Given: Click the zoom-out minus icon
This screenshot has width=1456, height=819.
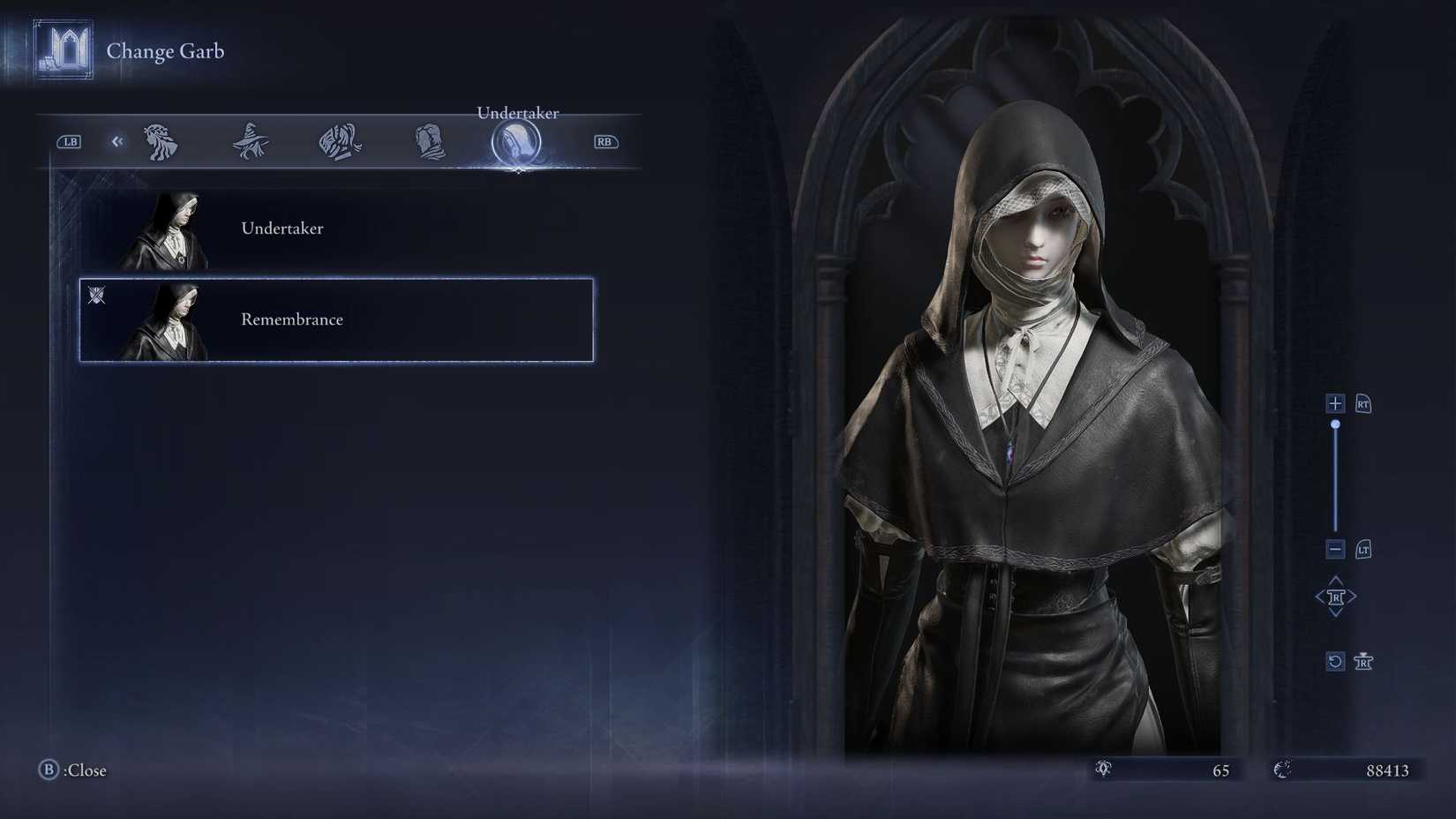Looking at the screenshot, I should click(1335, 549).
